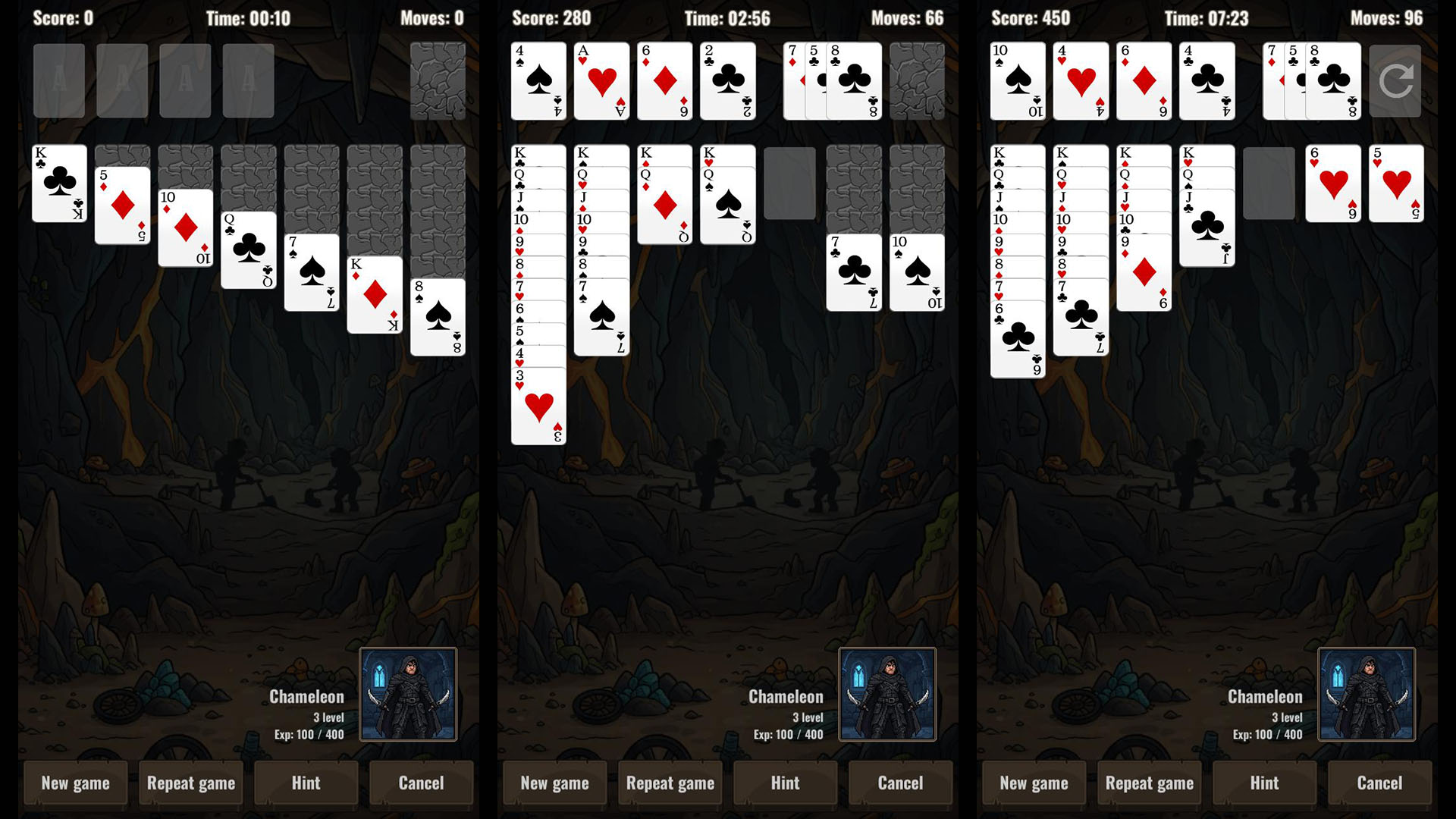Click Cancel to exit the game
The height and width of the screenshot is (819, 1456).
click(x=422, y=783)
